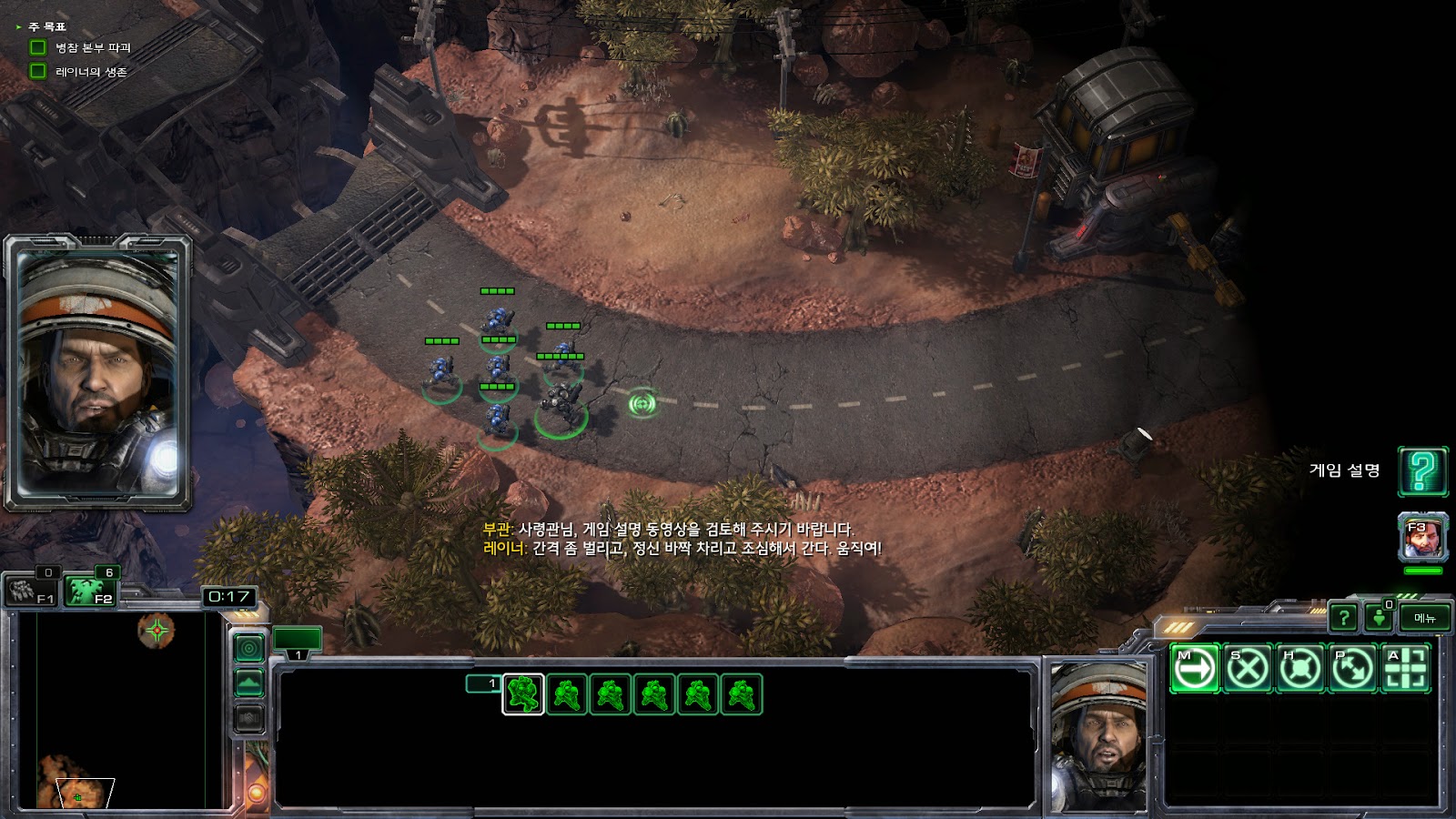Open the 메뉴 game menu
1456x819 pixels.
coord(1424,618)
